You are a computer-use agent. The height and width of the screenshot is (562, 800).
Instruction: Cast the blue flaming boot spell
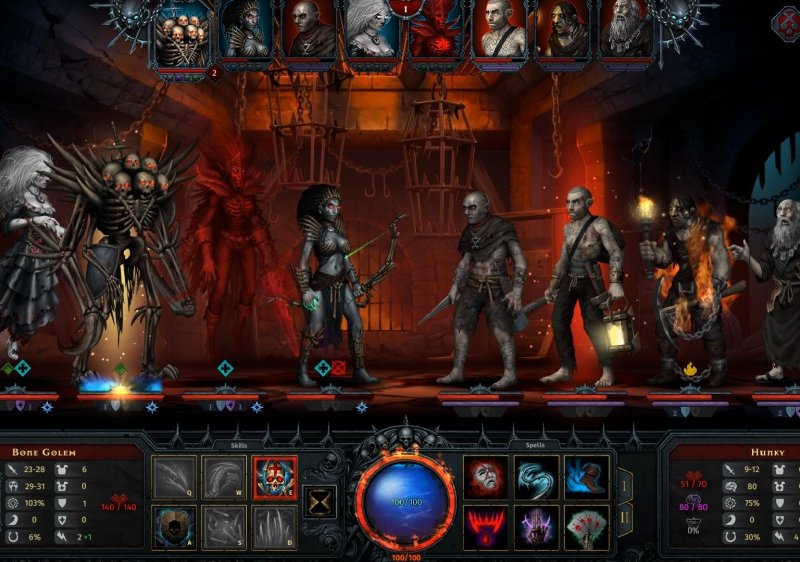pos(587,477)
